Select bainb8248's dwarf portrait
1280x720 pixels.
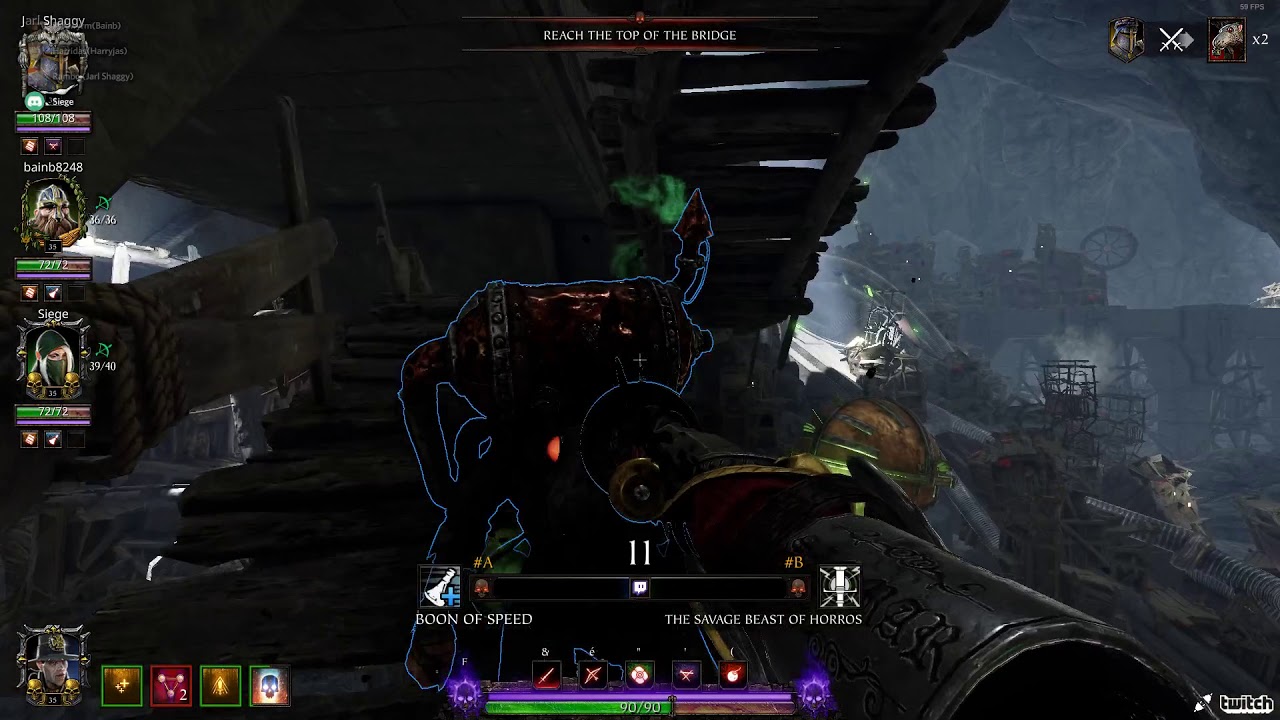point(52,214)
